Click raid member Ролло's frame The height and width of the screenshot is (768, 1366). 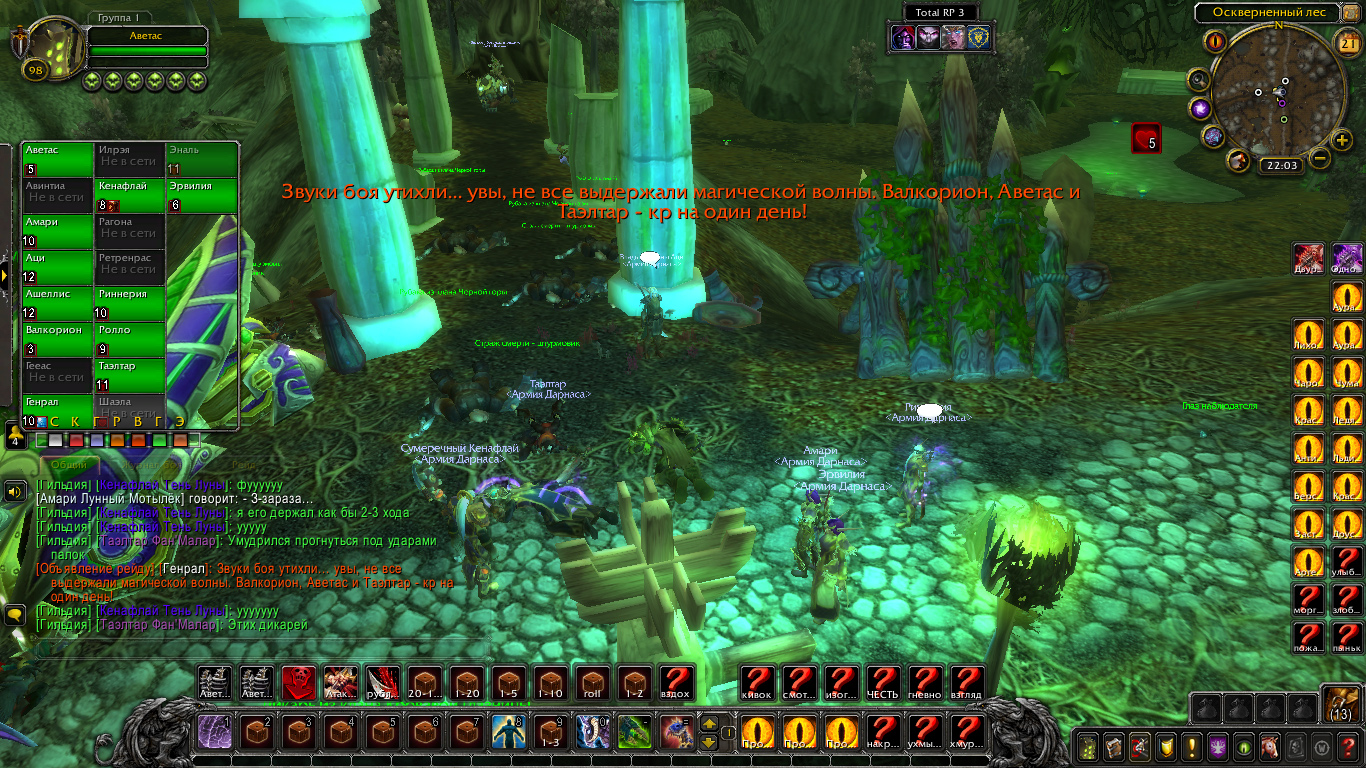point(130,337)
